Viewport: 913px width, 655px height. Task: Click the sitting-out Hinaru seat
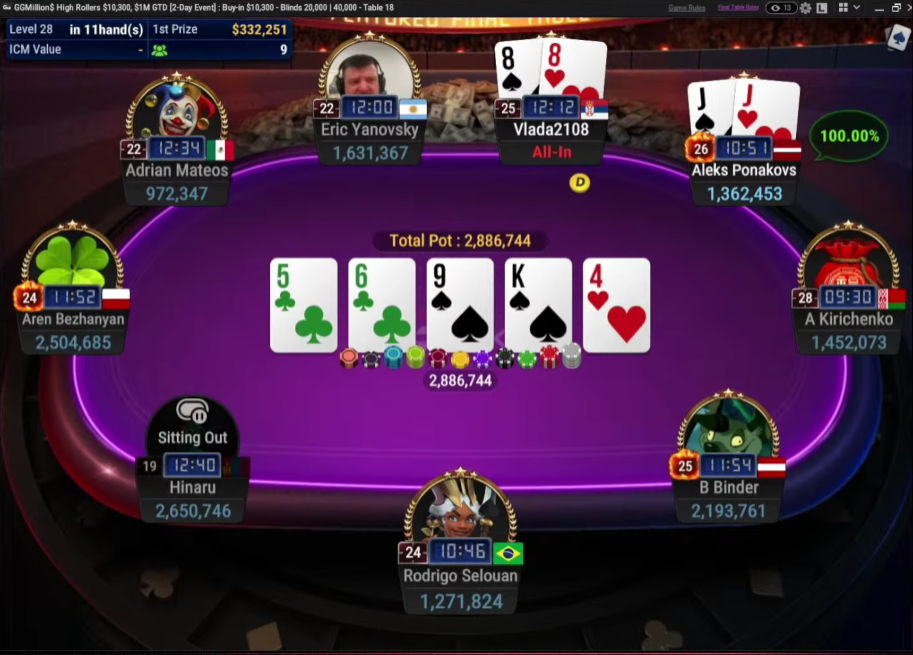coord(193,430)
